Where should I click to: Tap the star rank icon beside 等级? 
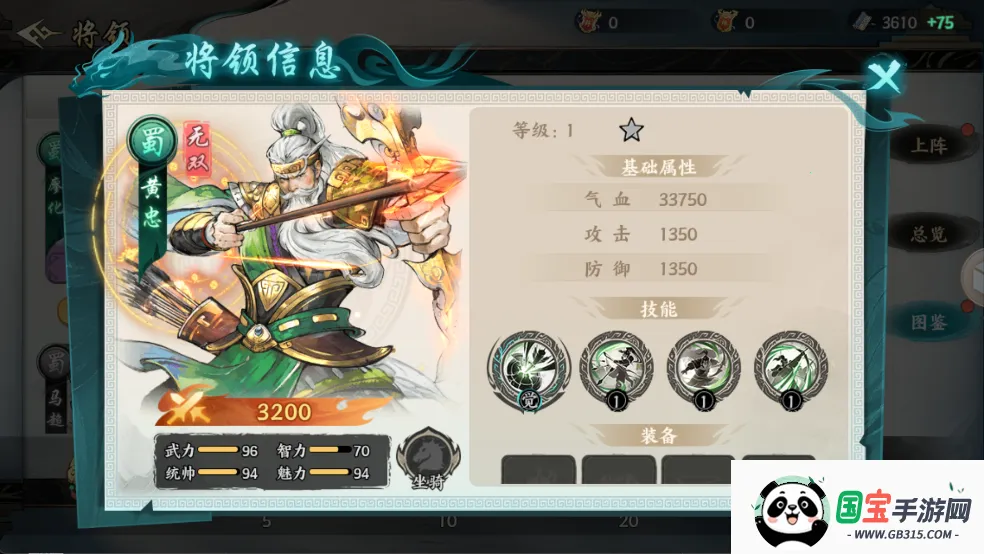(631, 129)
